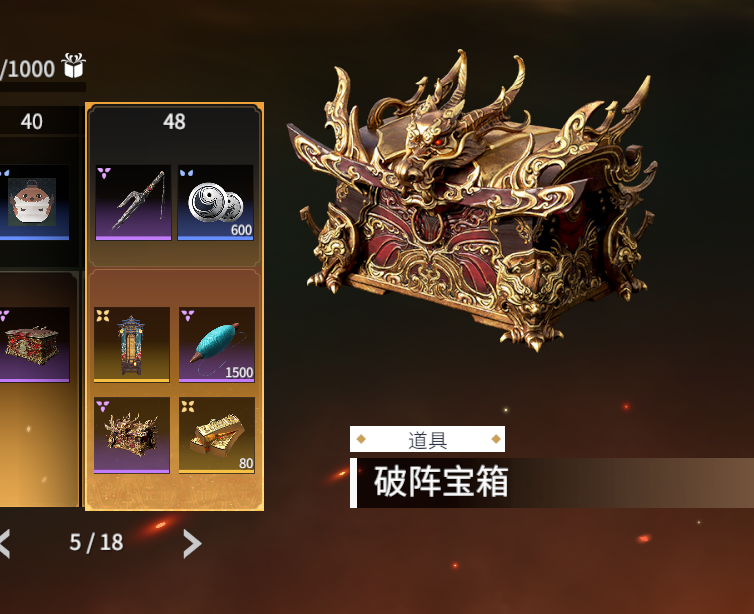Select the 600 silver coins reward
754x614 pixels.
pos(215,202)
